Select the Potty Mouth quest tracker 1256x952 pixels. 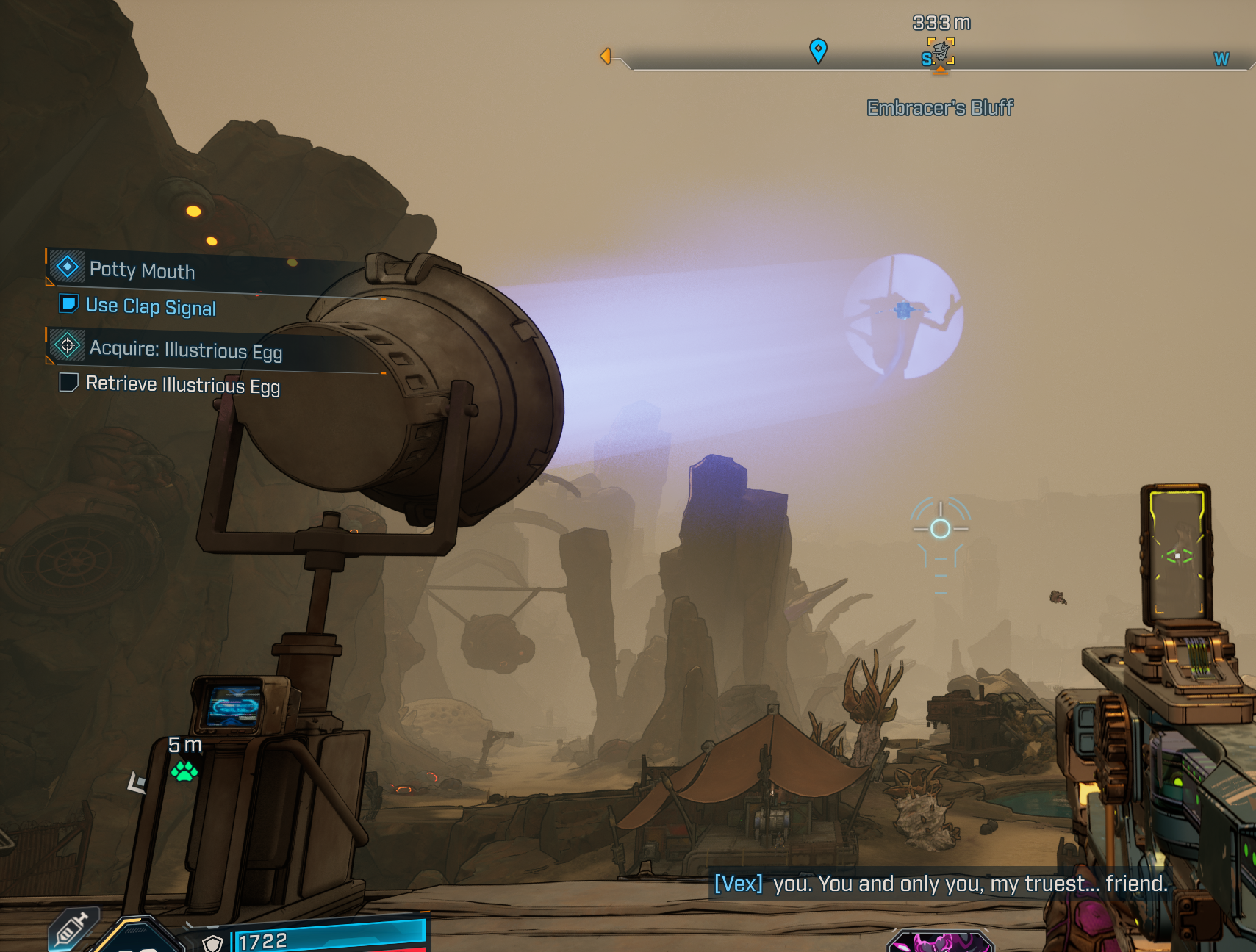(142, 270)
